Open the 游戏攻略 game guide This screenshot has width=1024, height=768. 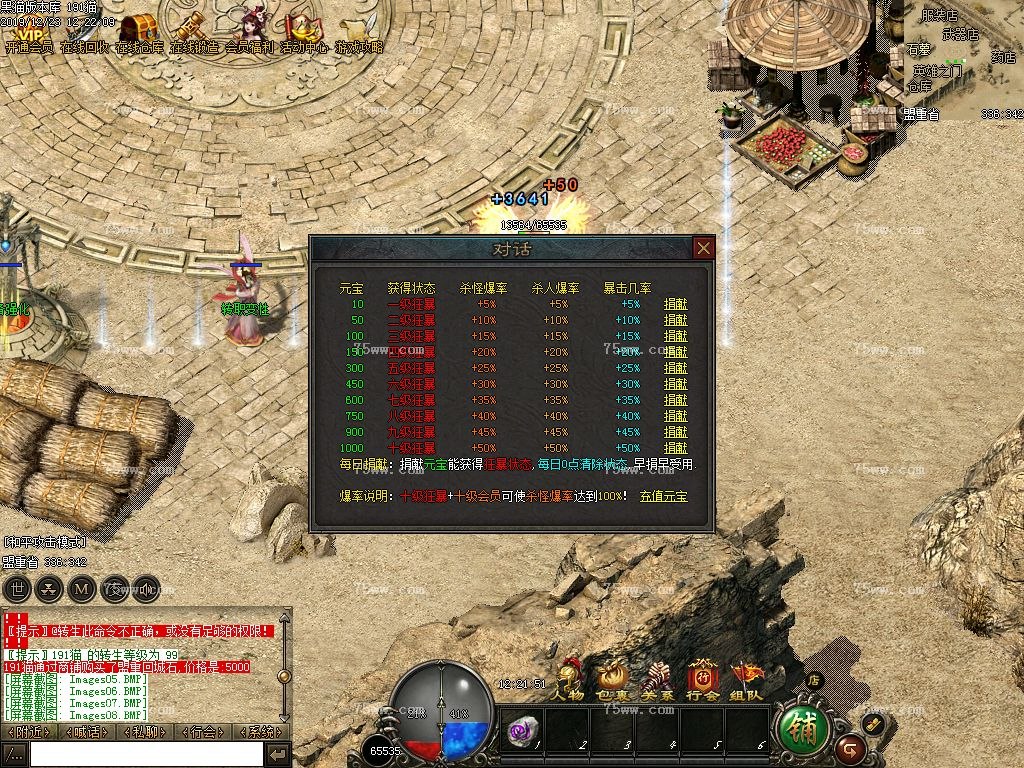pyautogui.click(x=358, y=30)
